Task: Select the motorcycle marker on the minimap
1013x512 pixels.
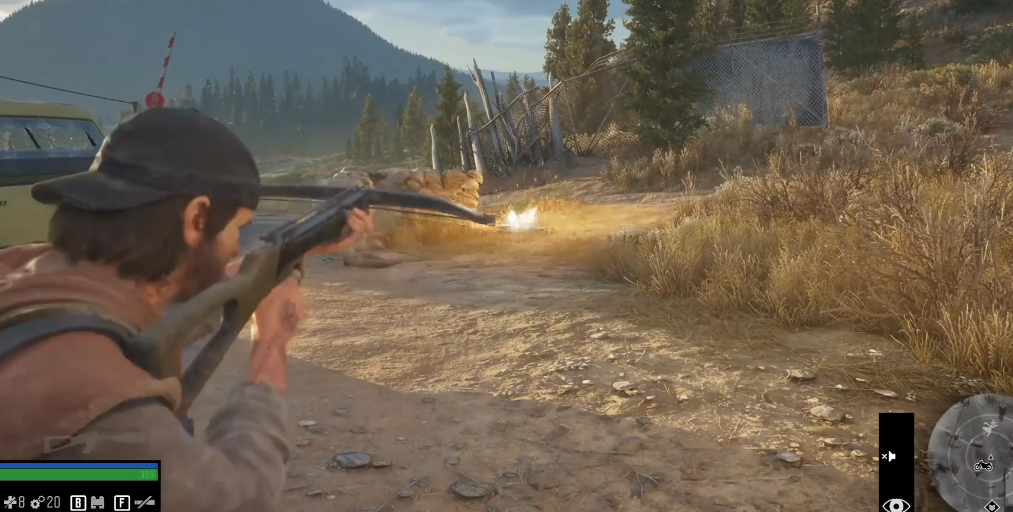Action: [x=983, y=464]
